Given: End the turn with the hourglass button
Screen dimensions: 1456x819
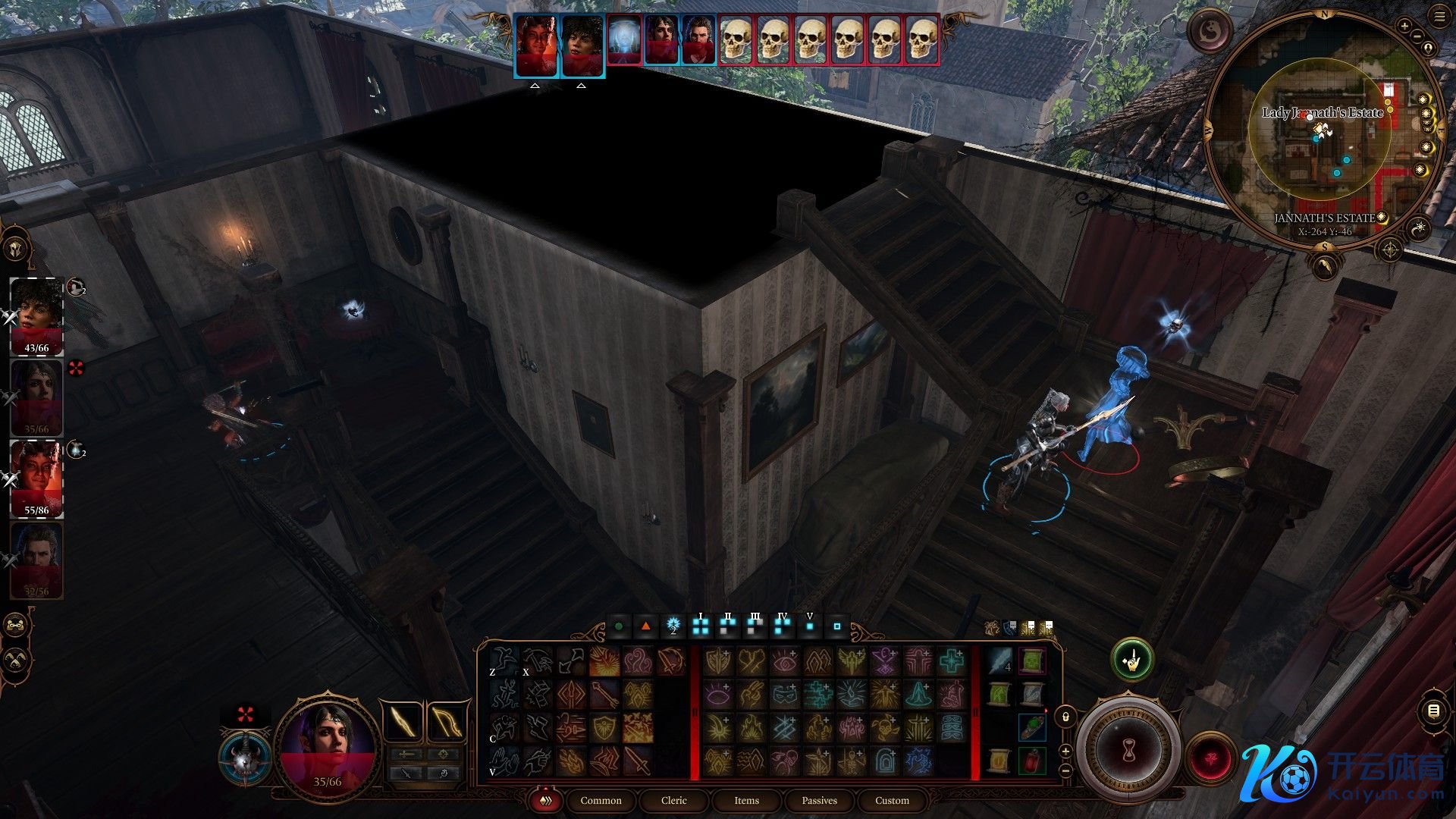Looking at the screenshot, I should (x=1128, y=749).
